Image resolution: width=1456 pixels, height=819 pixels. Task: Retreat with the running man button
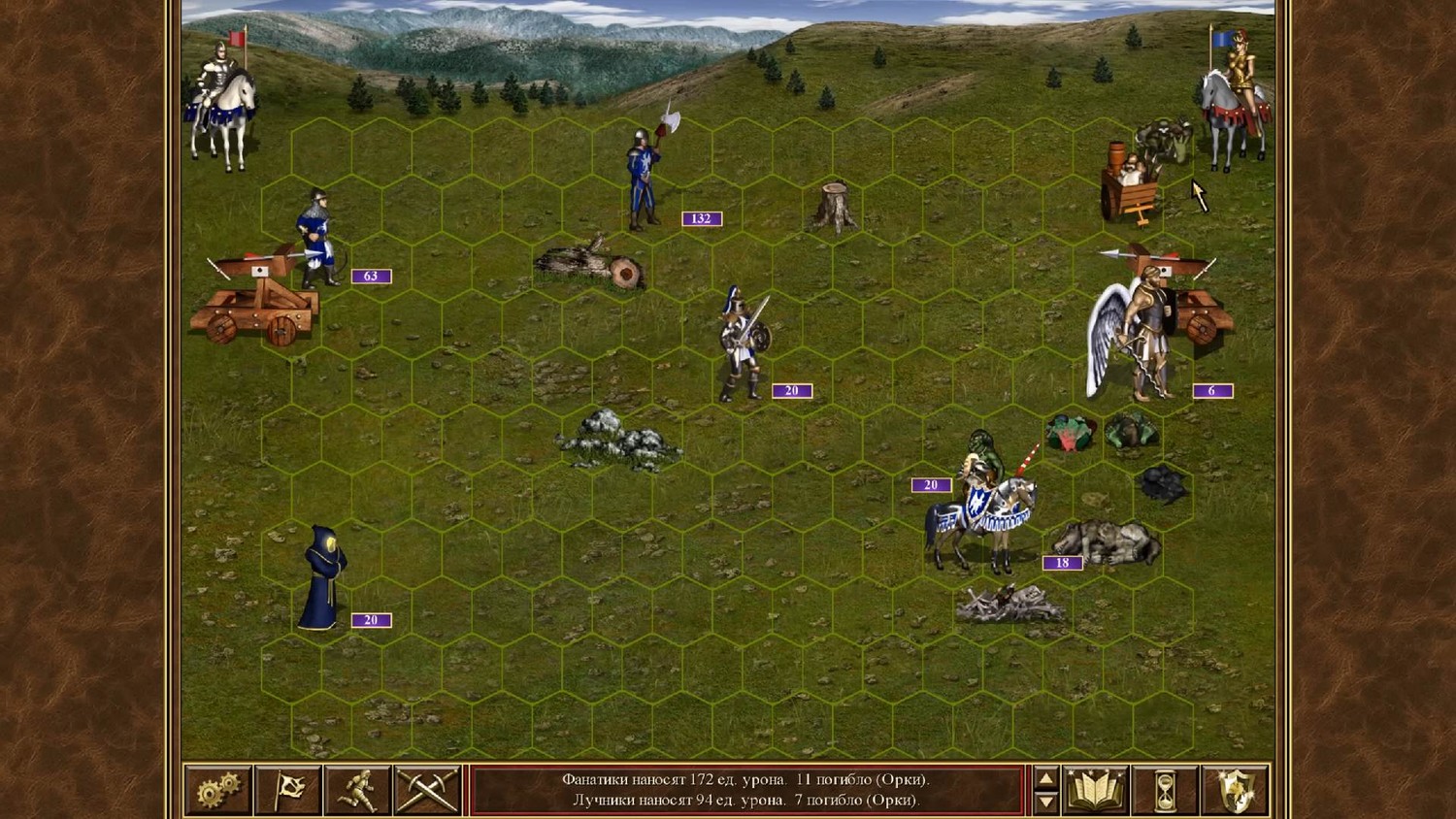point(357,790)
